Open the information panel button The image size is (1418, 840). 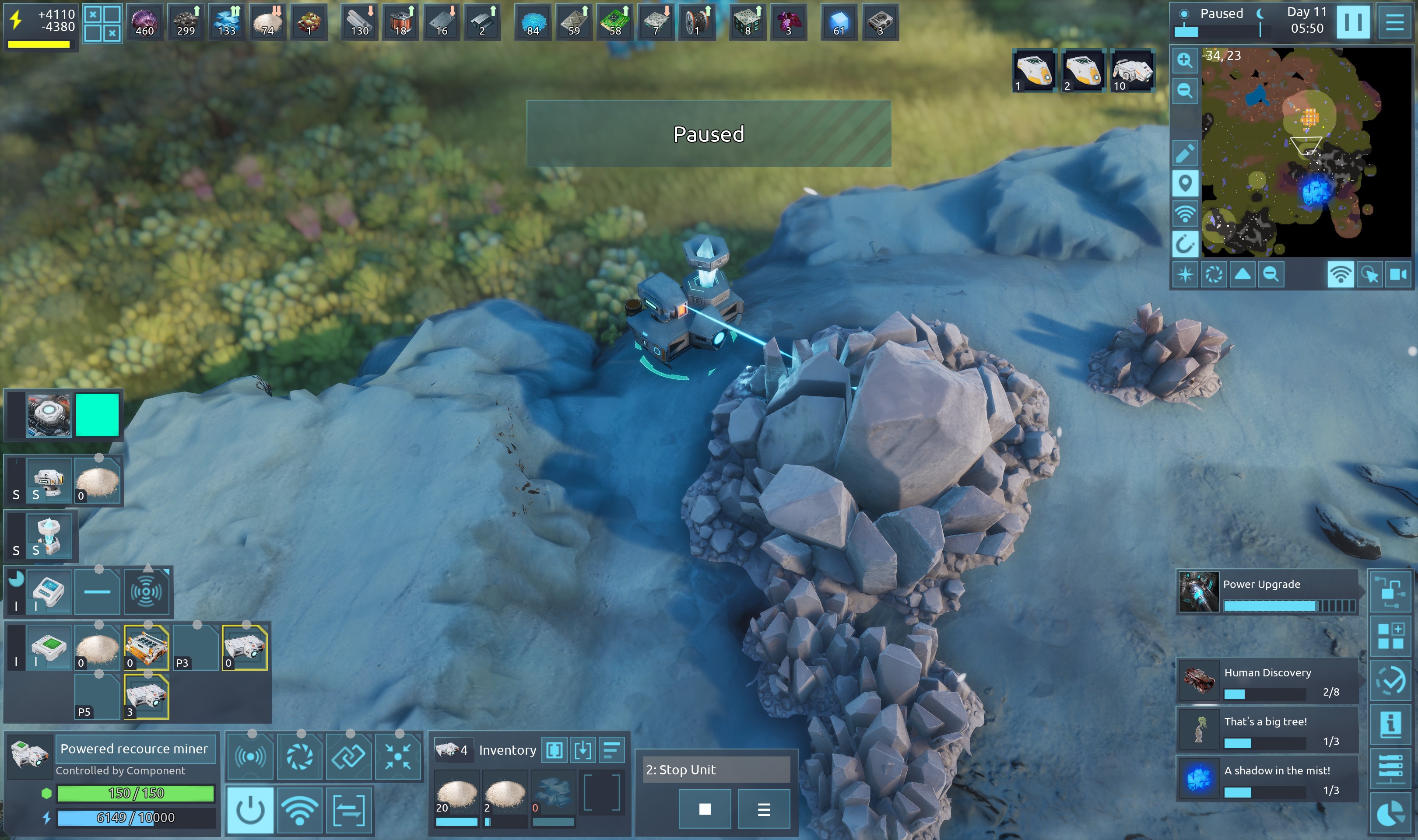pos(1390,725)
